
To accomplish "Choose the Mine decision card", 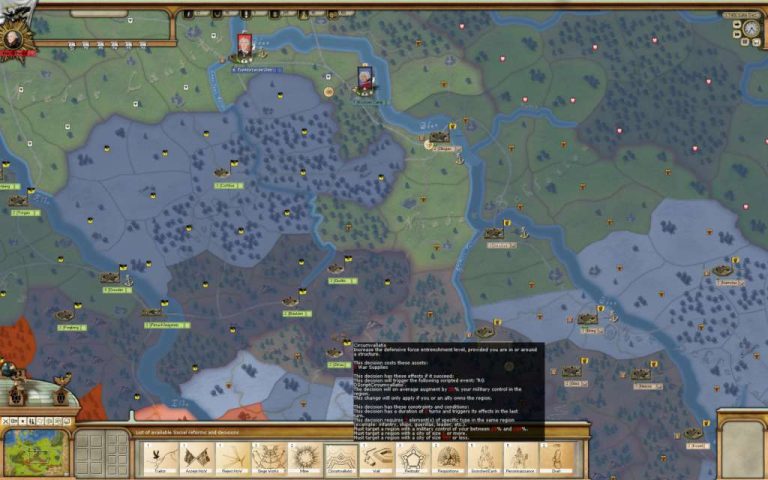I will (x=304, y=458).
